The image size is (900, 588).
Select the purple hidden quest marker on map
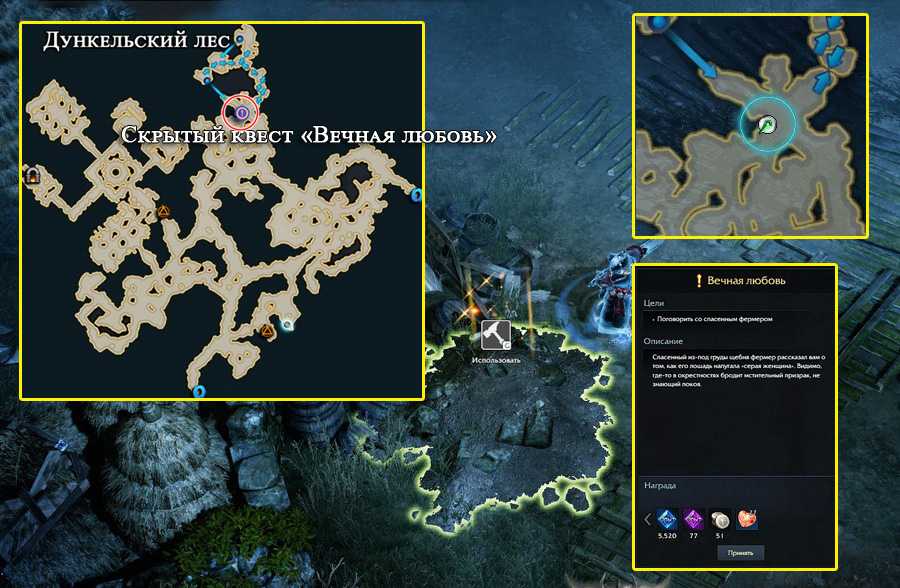(240, 113)
